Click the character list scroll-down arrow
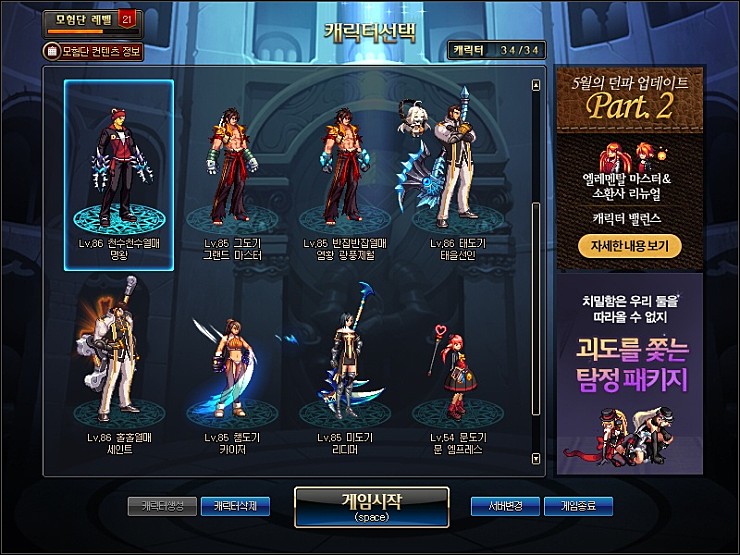The width and height of the screenshot is (740, 555). tap(537, 458)
